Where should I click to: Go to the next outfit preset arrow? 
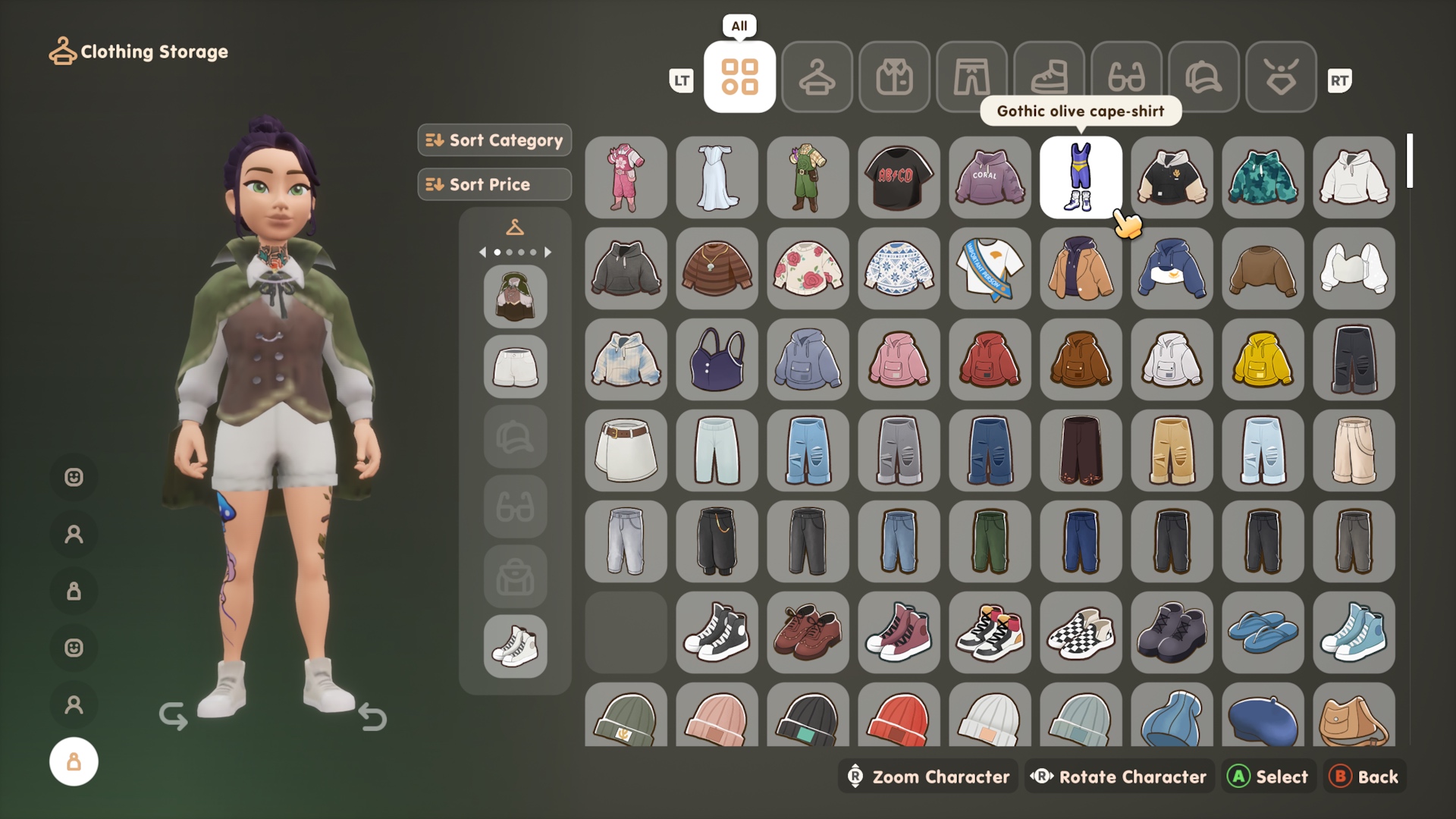(x=548, y=252)
